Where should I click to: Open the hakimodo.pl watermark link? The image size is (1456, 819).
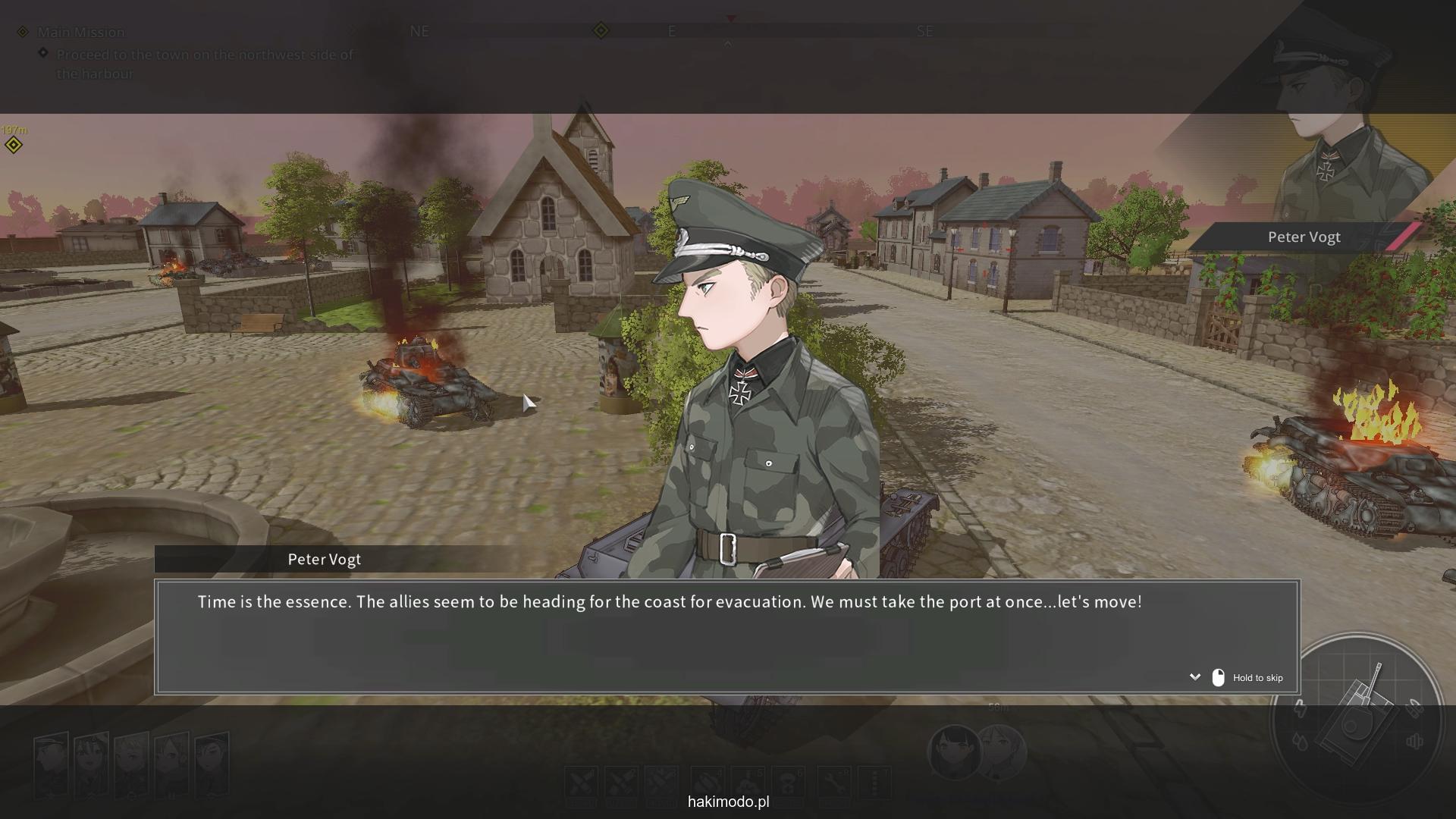tap(728, 802)
